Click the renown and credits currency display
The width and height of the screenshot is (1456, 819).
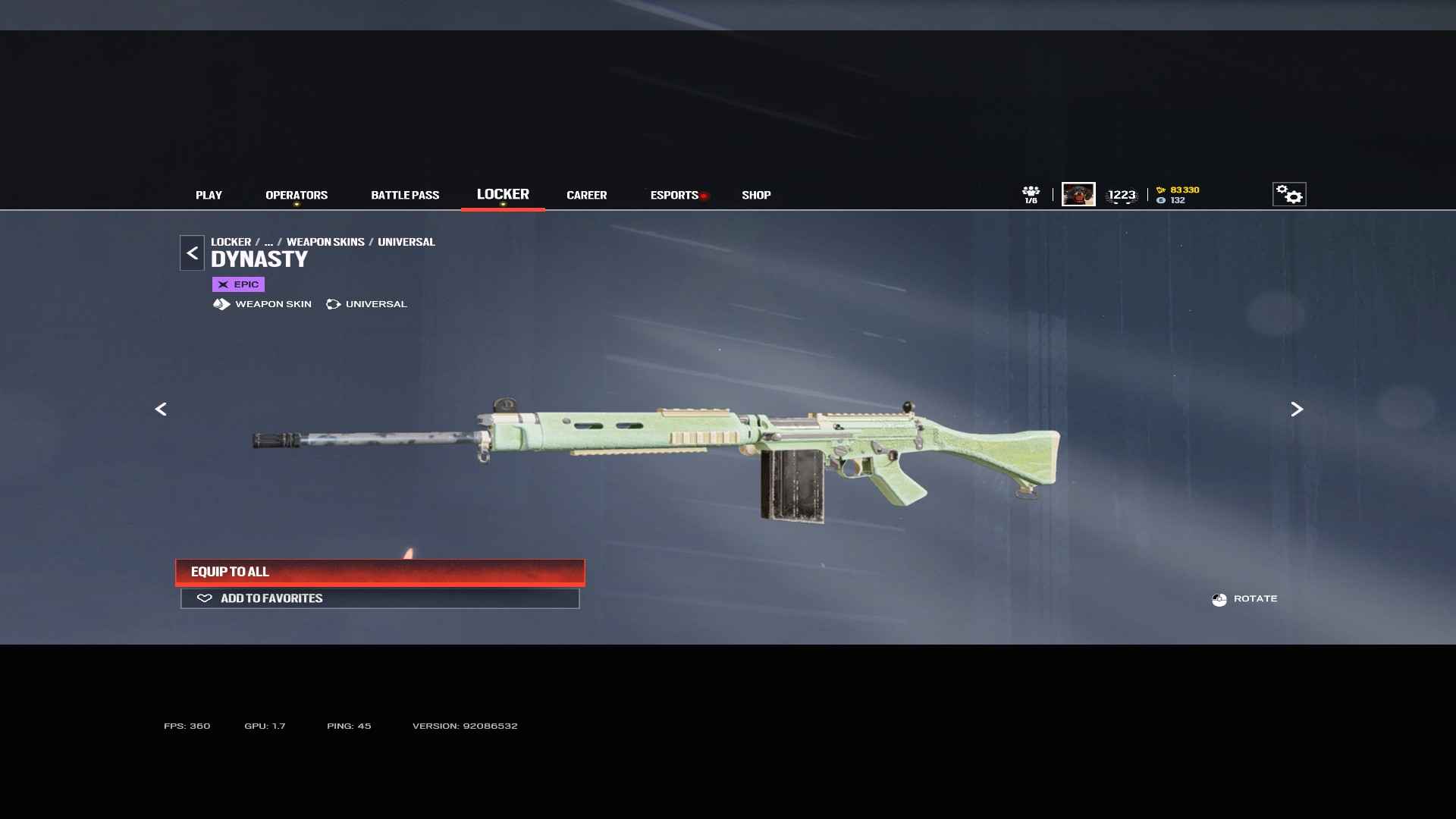tap(1178, 195)
